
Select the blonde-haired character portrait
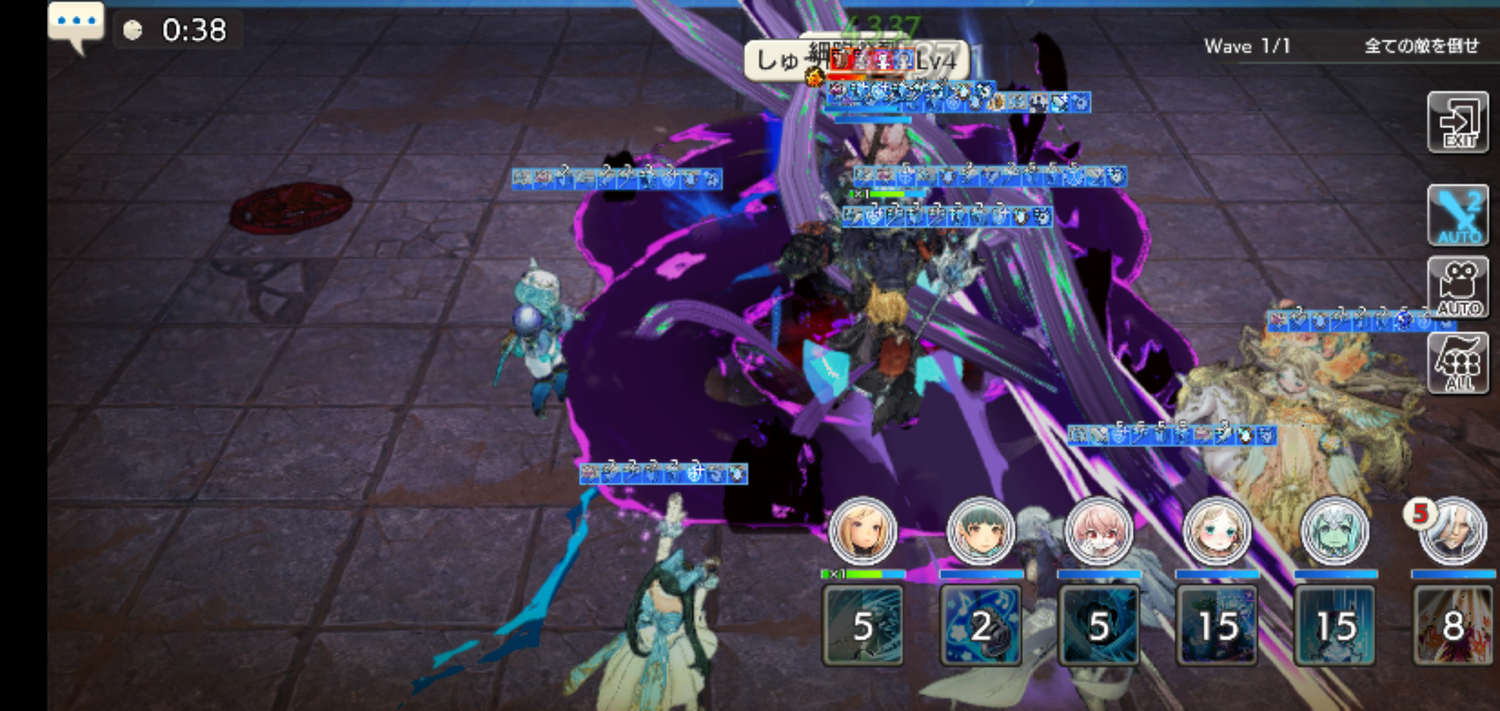(x=863, y=531)
